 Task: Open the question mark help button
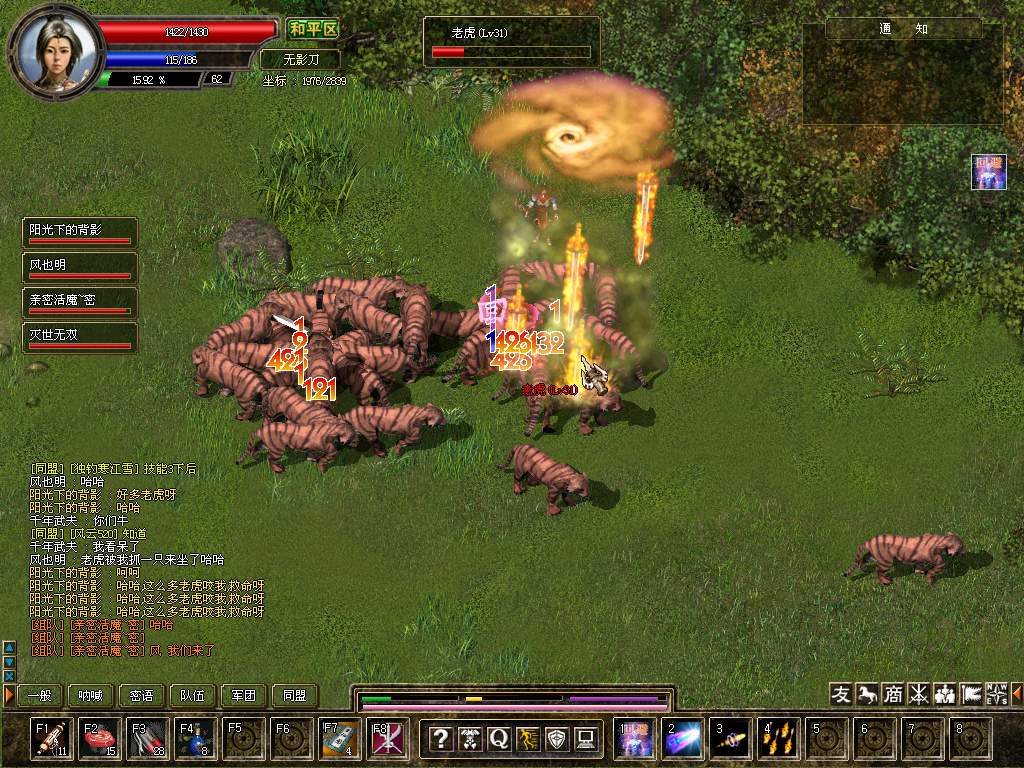click(x=440, y=739)
